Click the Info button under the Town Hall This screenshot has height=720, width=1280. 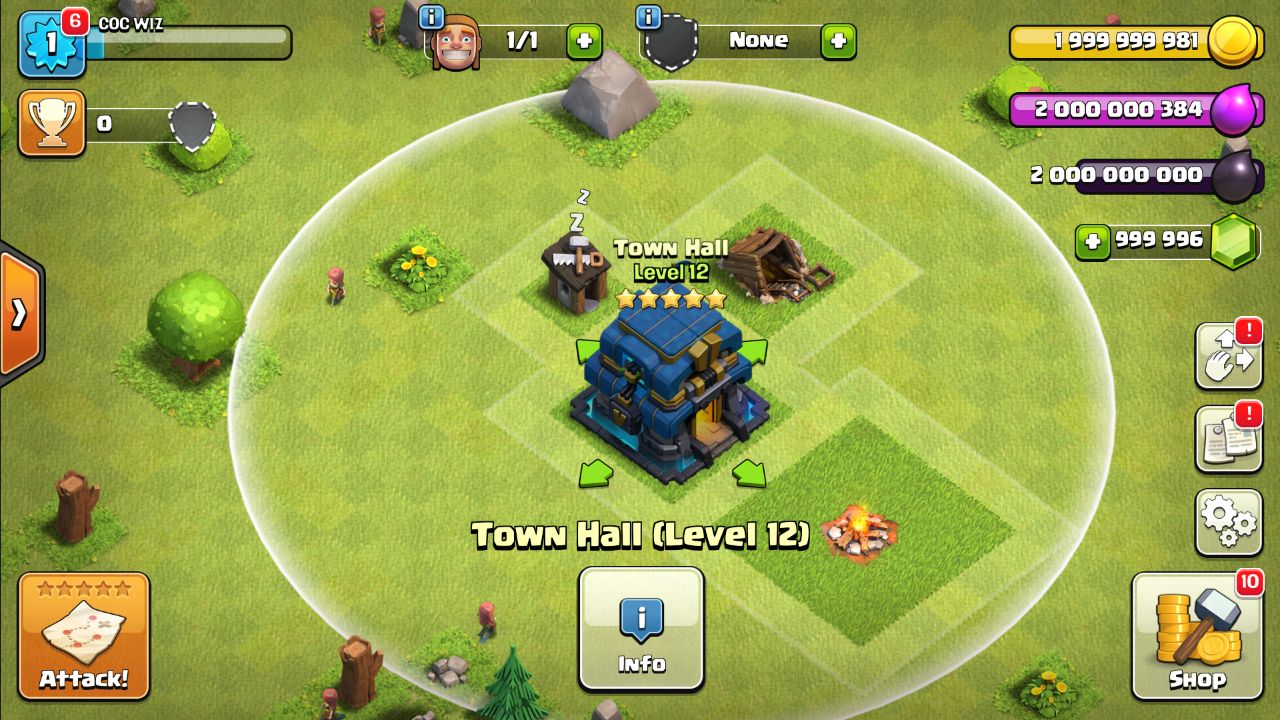tap(641, 630)
